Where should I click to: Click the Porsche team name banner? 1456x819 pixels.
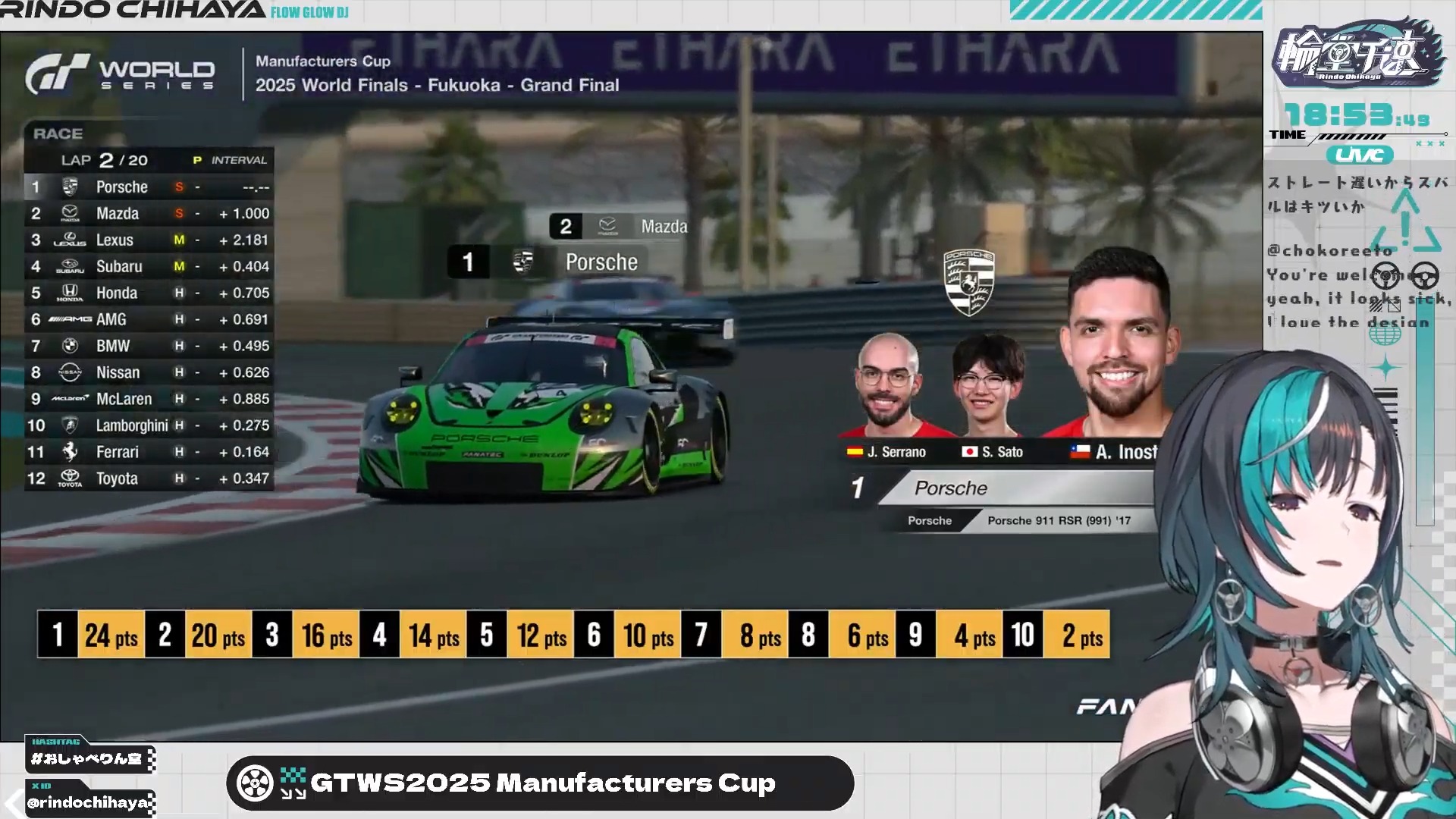1016,488
